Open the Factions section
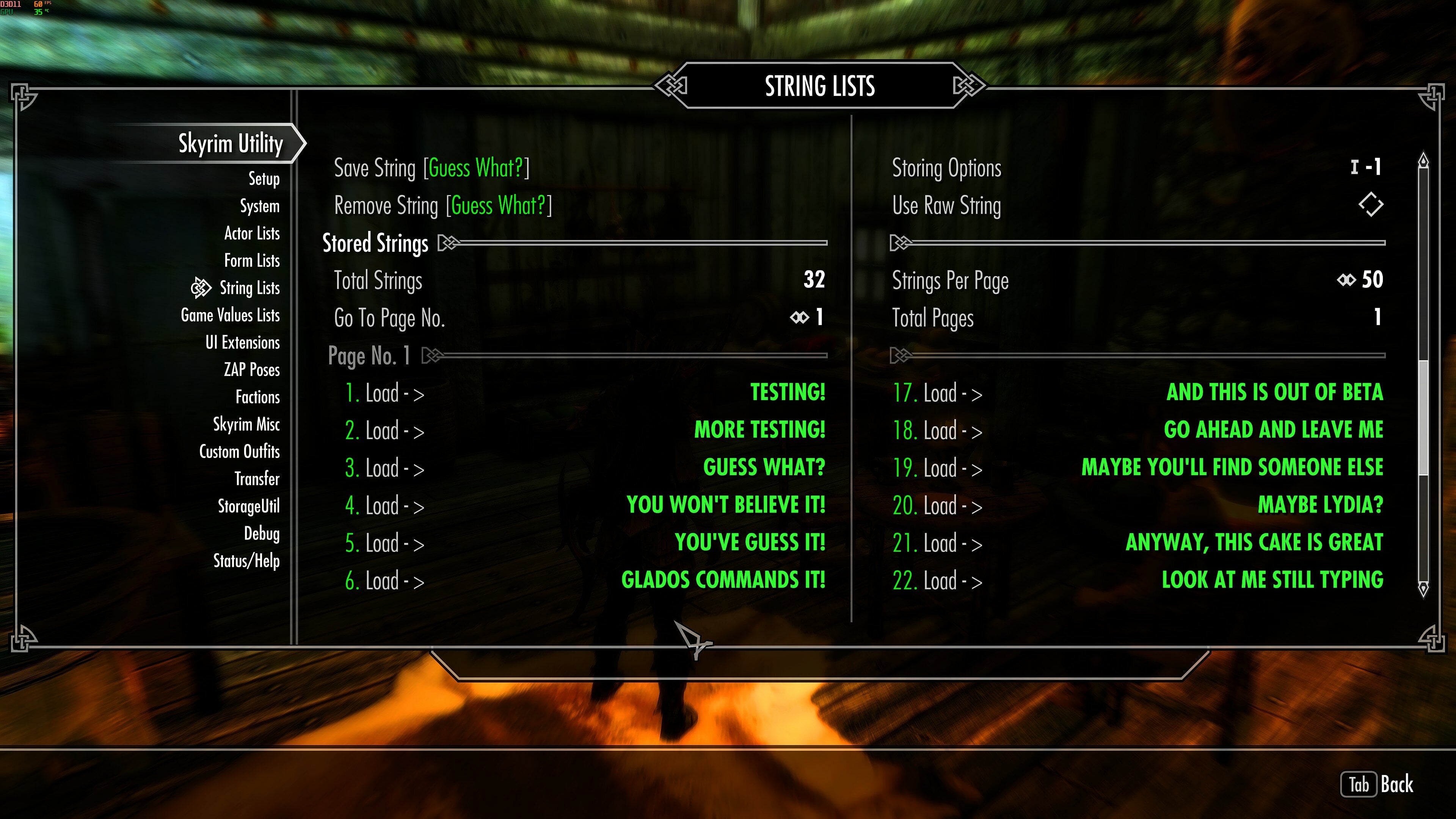Image resolution: width=1456 pixels, height=819 pixels. coord(257,397)
